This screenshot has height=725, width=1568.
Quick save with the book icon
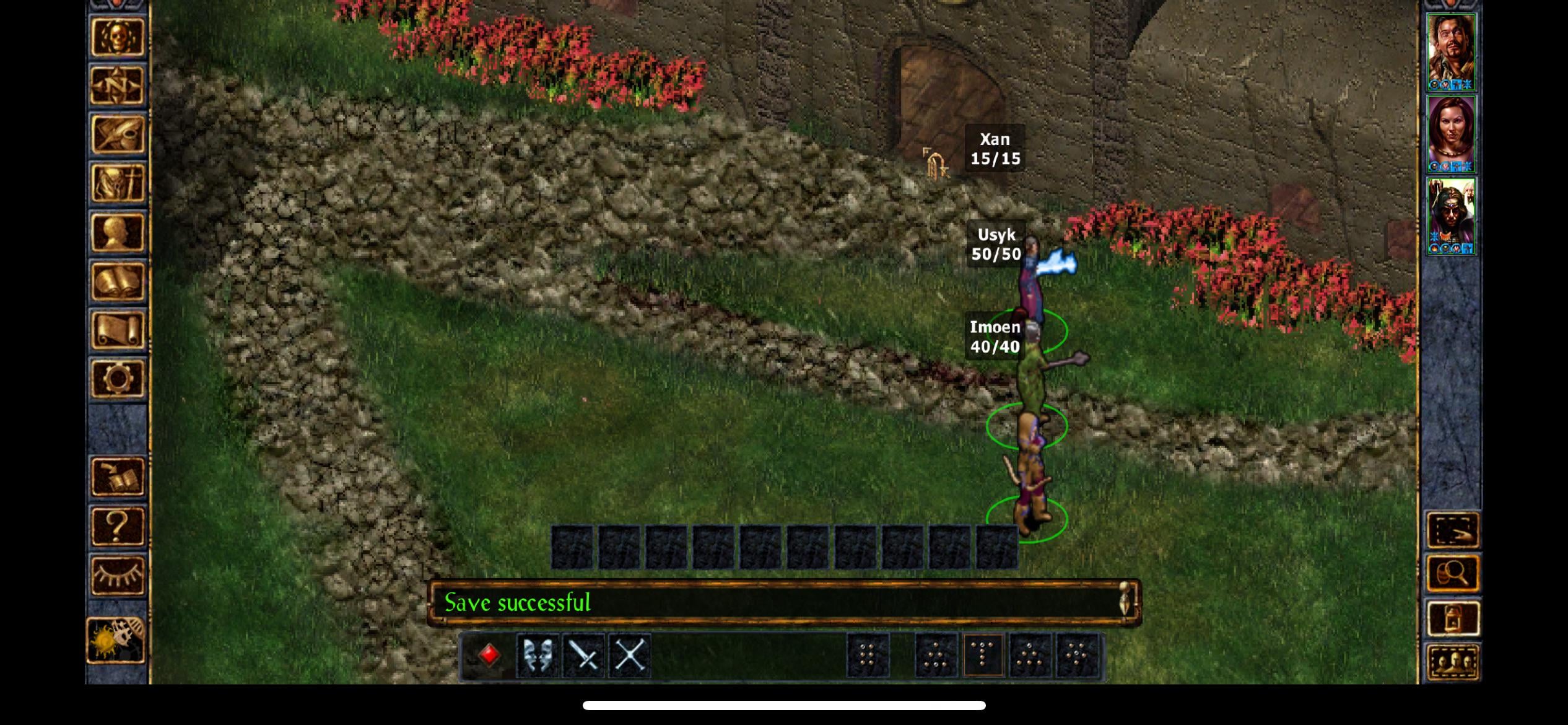click(117, 477)
